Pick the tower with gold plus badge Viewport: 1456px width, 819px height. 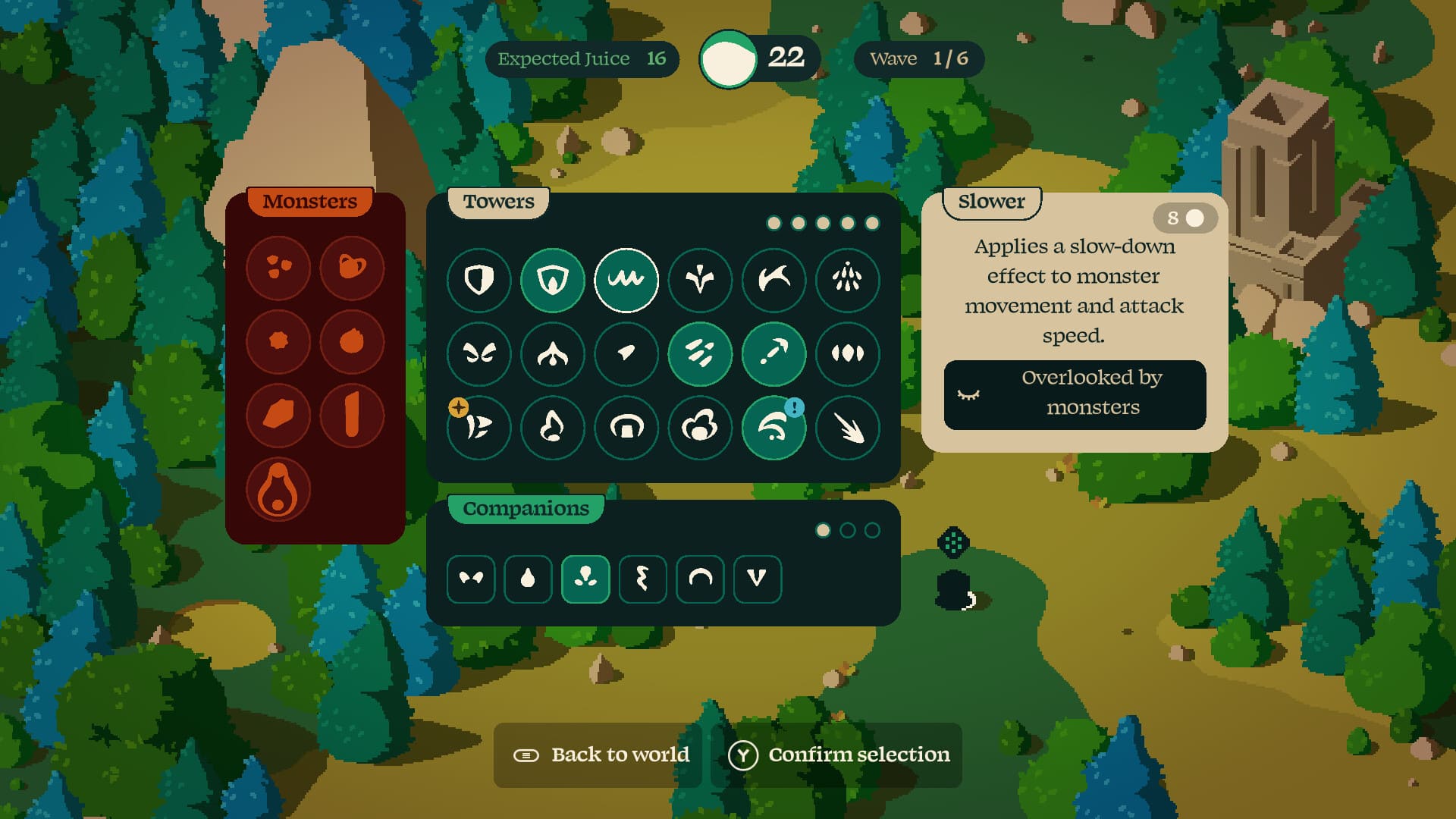click(x=479, y=428)
